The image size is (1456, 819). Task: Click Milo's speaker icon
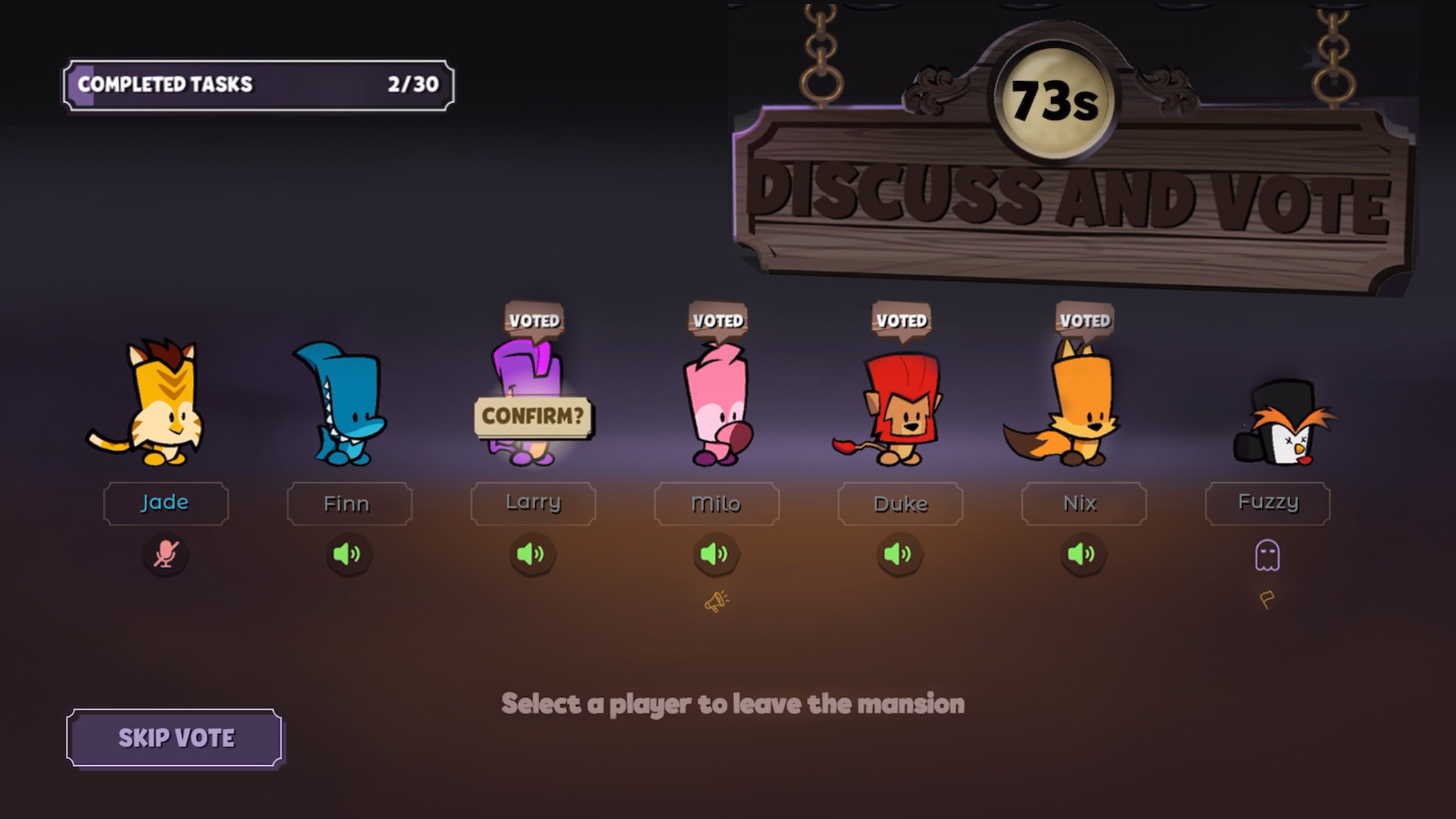coord(716,554)
